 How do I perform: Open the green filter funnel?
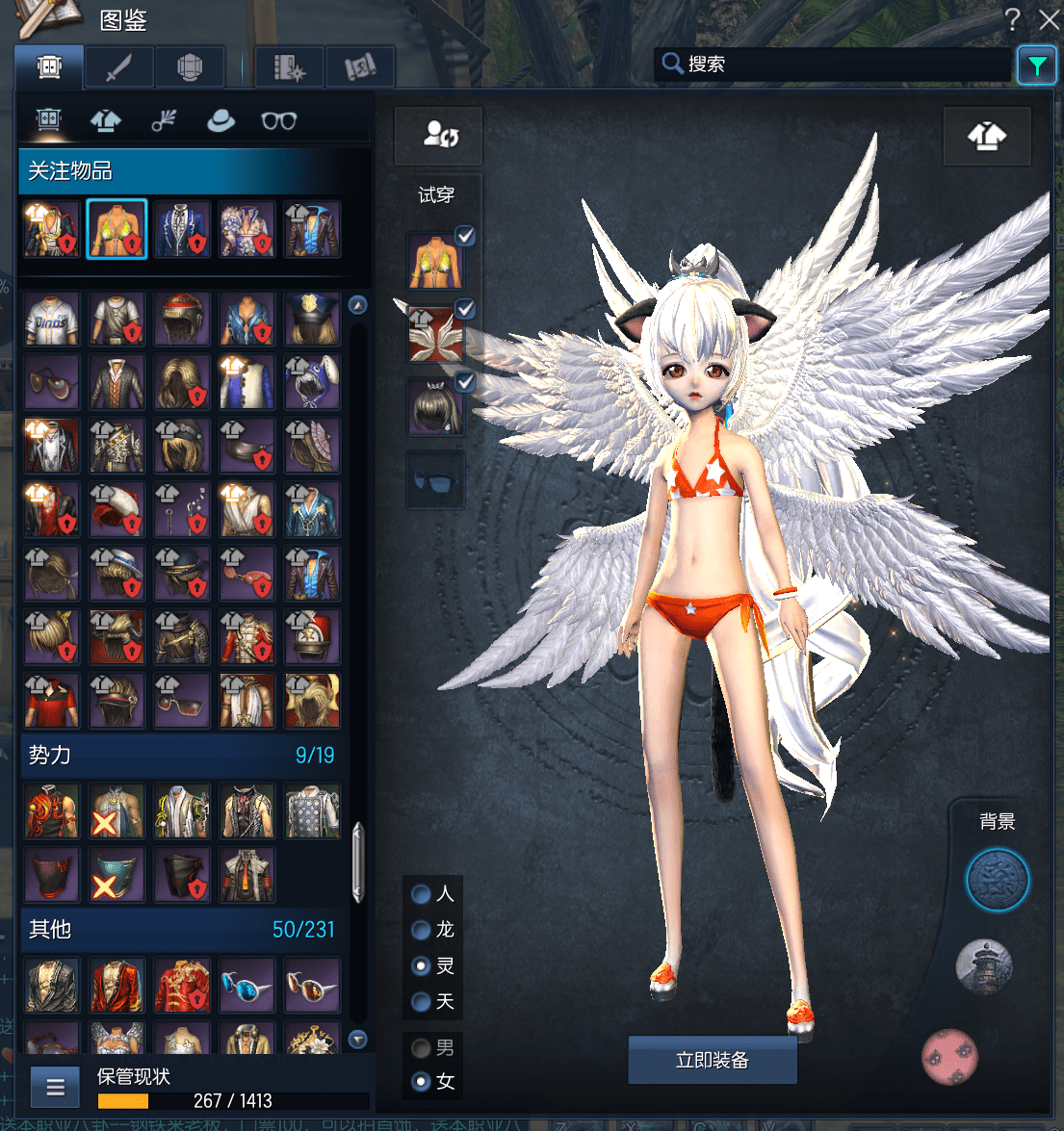(x=1036, y=65)
